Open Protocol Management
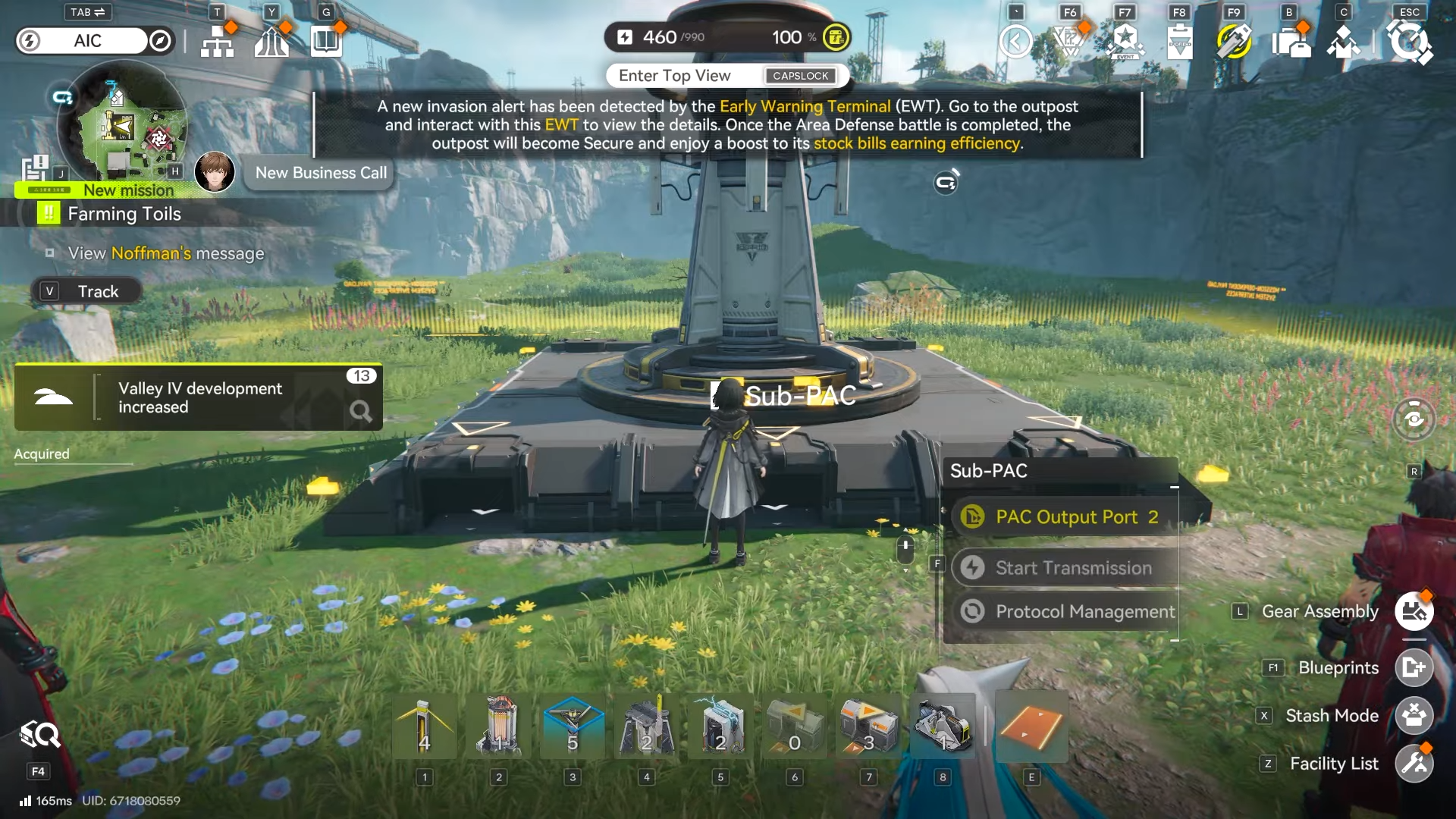The width and height of the screenshot is (1456, 819). pos(1065,611)
